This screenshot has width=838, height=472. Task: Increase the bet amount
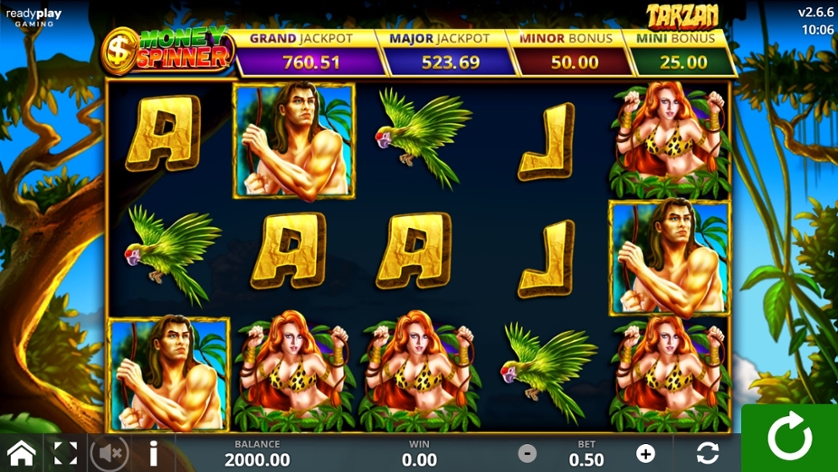645,454
